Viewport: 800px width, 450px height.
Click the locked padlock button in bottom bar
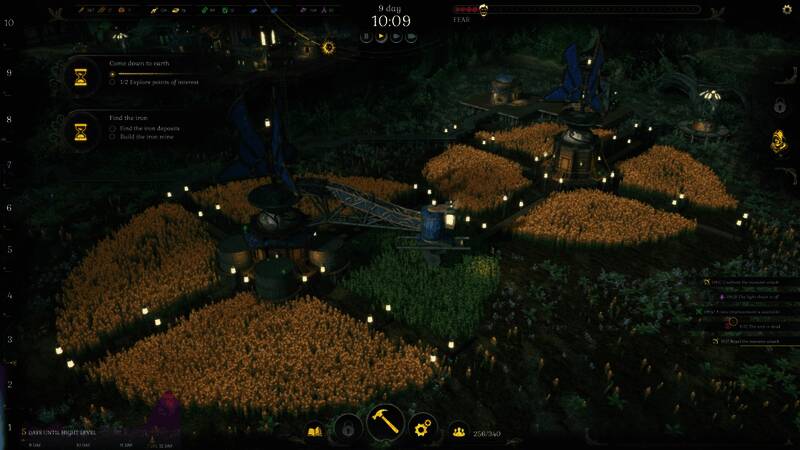coord(347,428)
